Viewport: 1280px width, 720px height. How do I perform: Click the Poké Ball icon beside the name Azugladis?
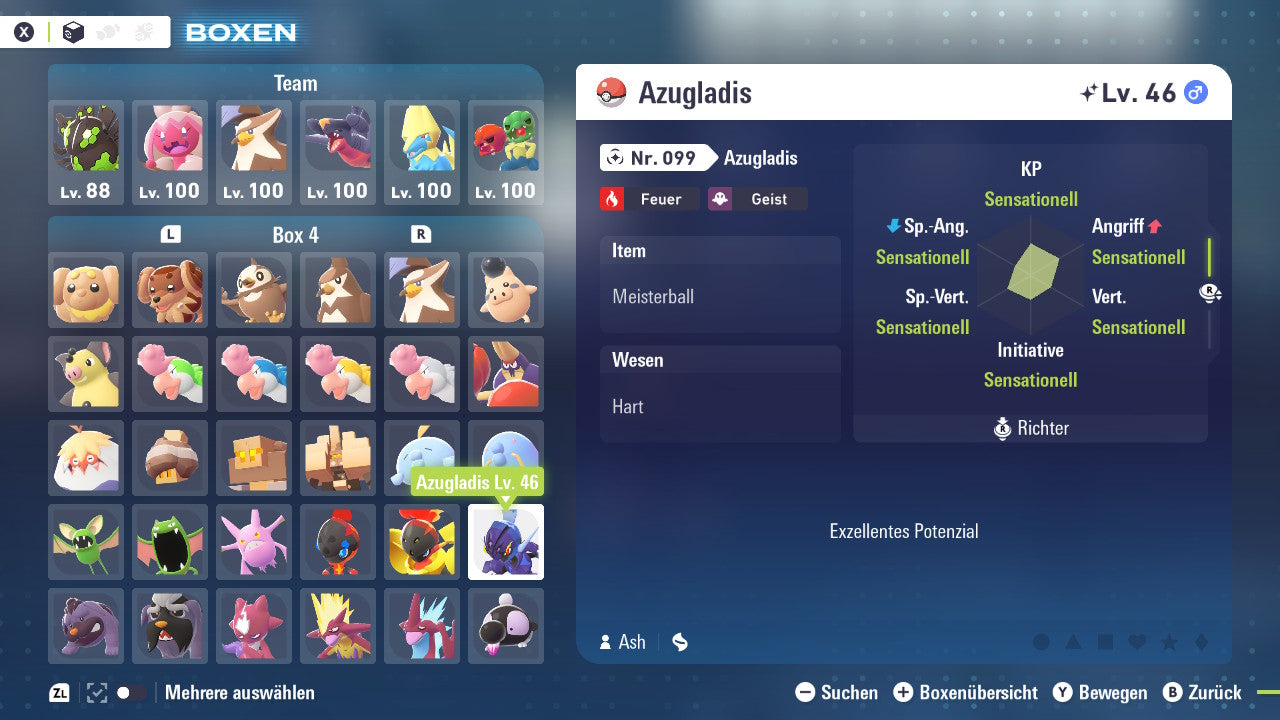(612, 91)
